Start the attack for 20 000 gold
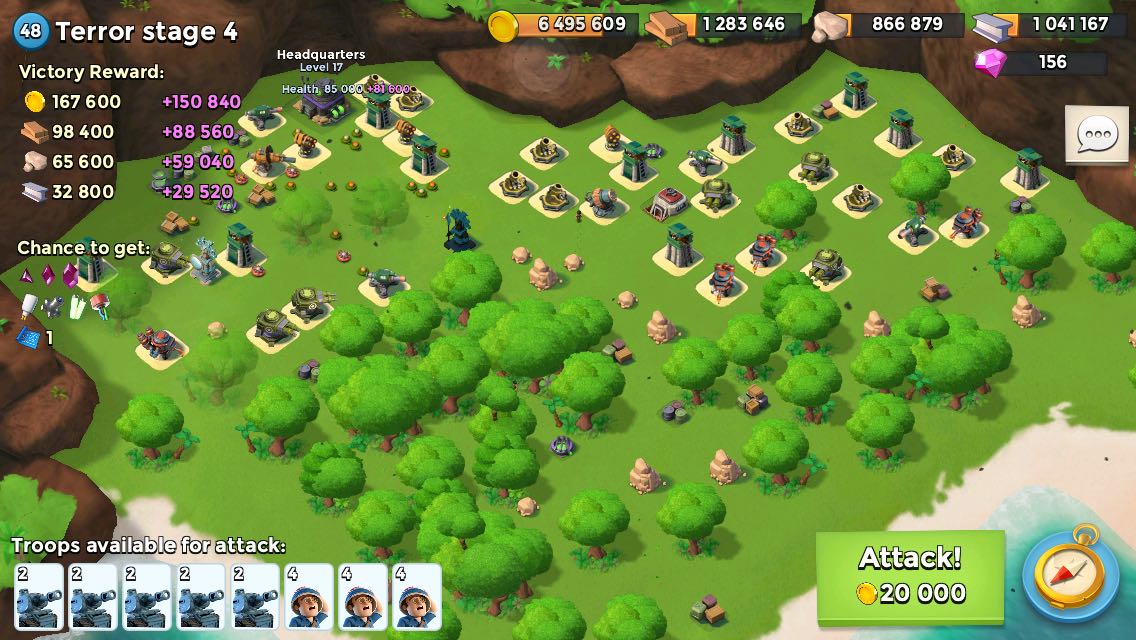 click(910, 575)
